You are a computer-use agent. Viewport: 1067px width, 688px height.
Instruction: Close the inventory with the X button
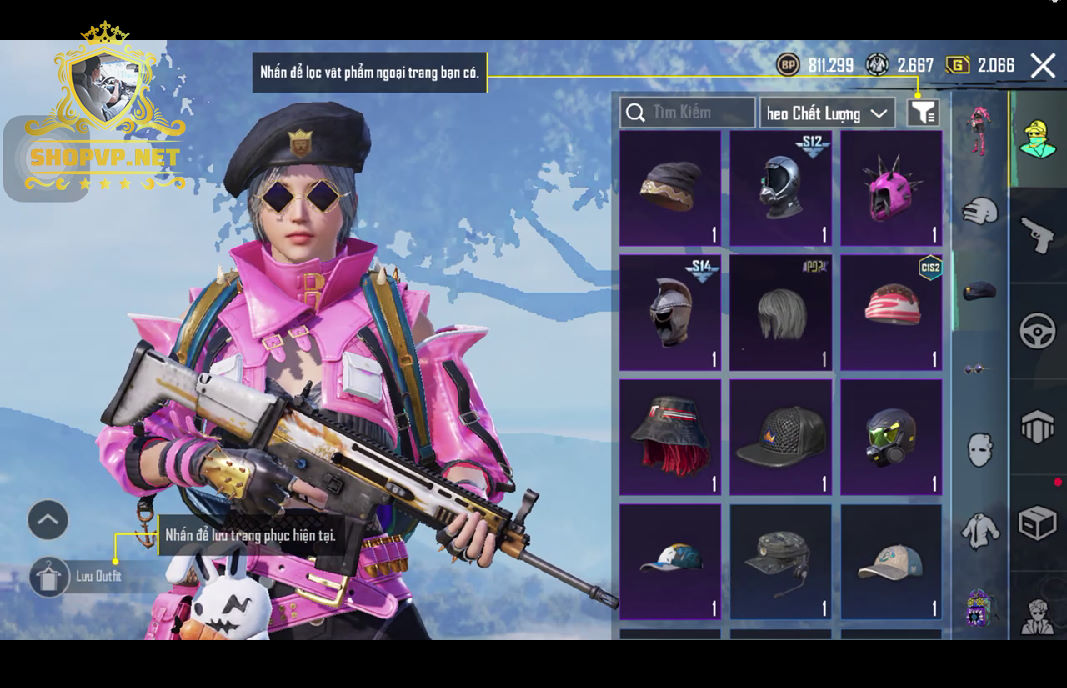click(x=1042, y=66)
